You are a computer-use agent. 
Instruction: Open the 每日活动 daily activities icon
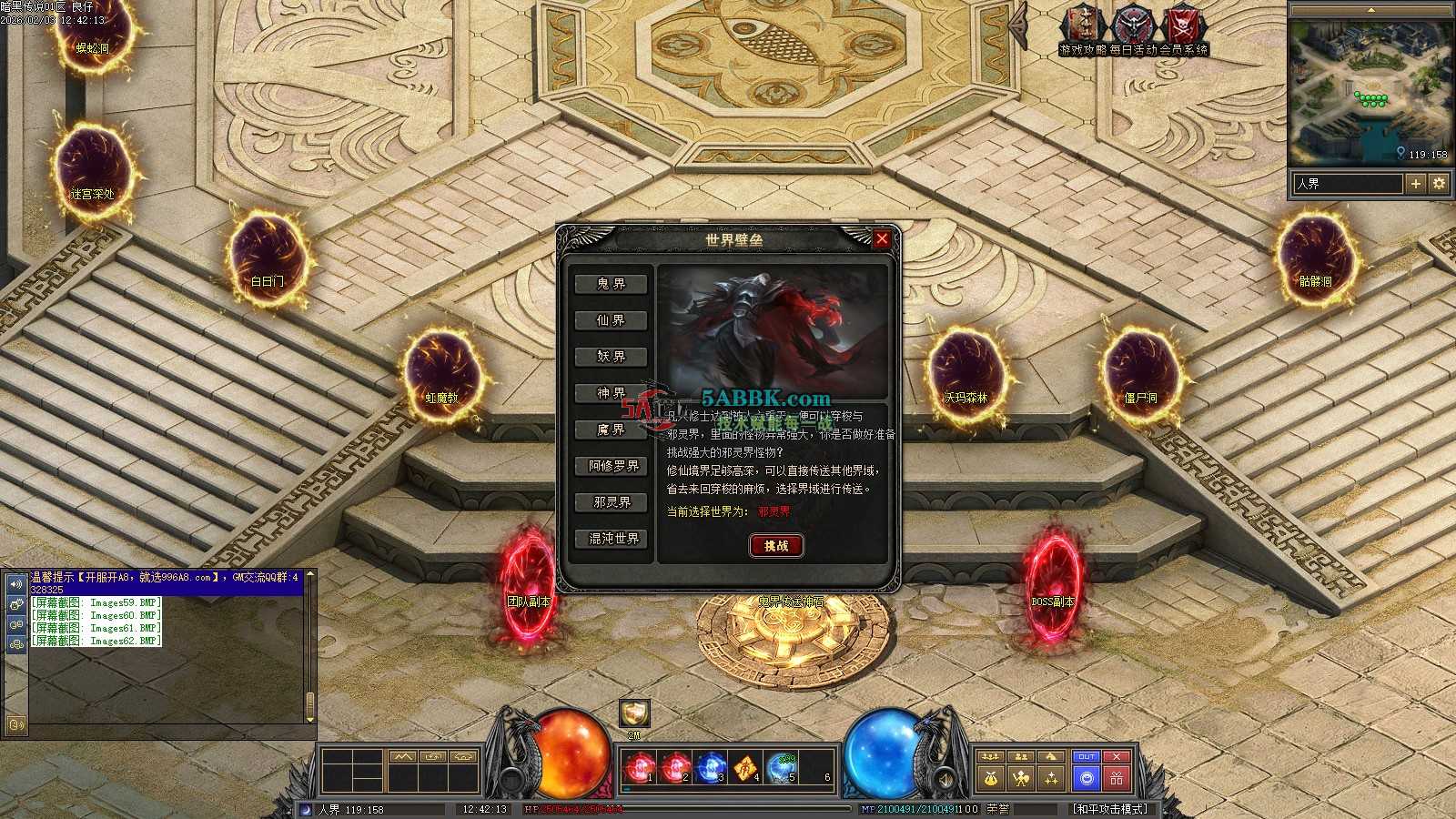click(x=1133, y=25)
